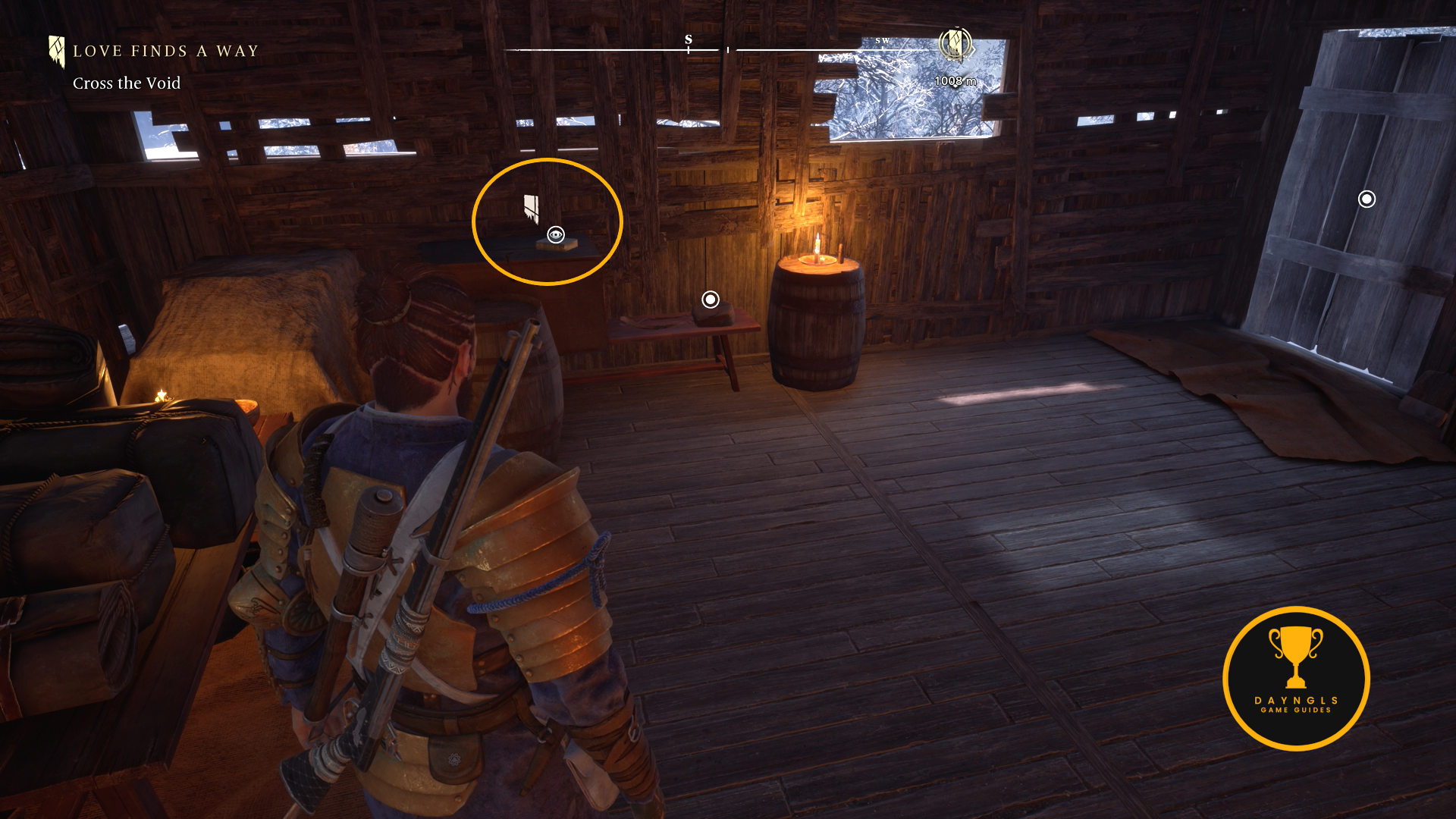Select the white quest banner marker above the book

click(531, 208)
